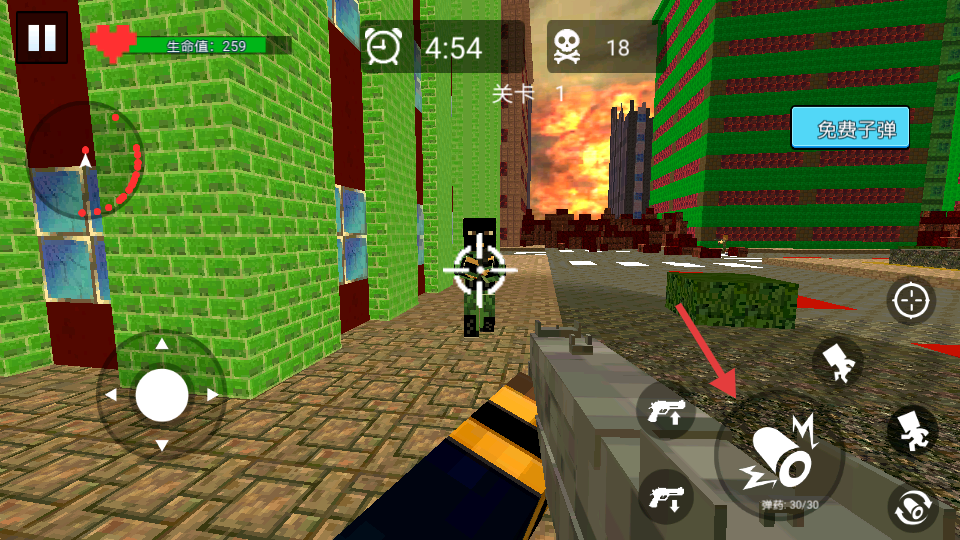Switch to the next weapon (gun with down arrow)
960x540 pixels.
click(666, 497)
